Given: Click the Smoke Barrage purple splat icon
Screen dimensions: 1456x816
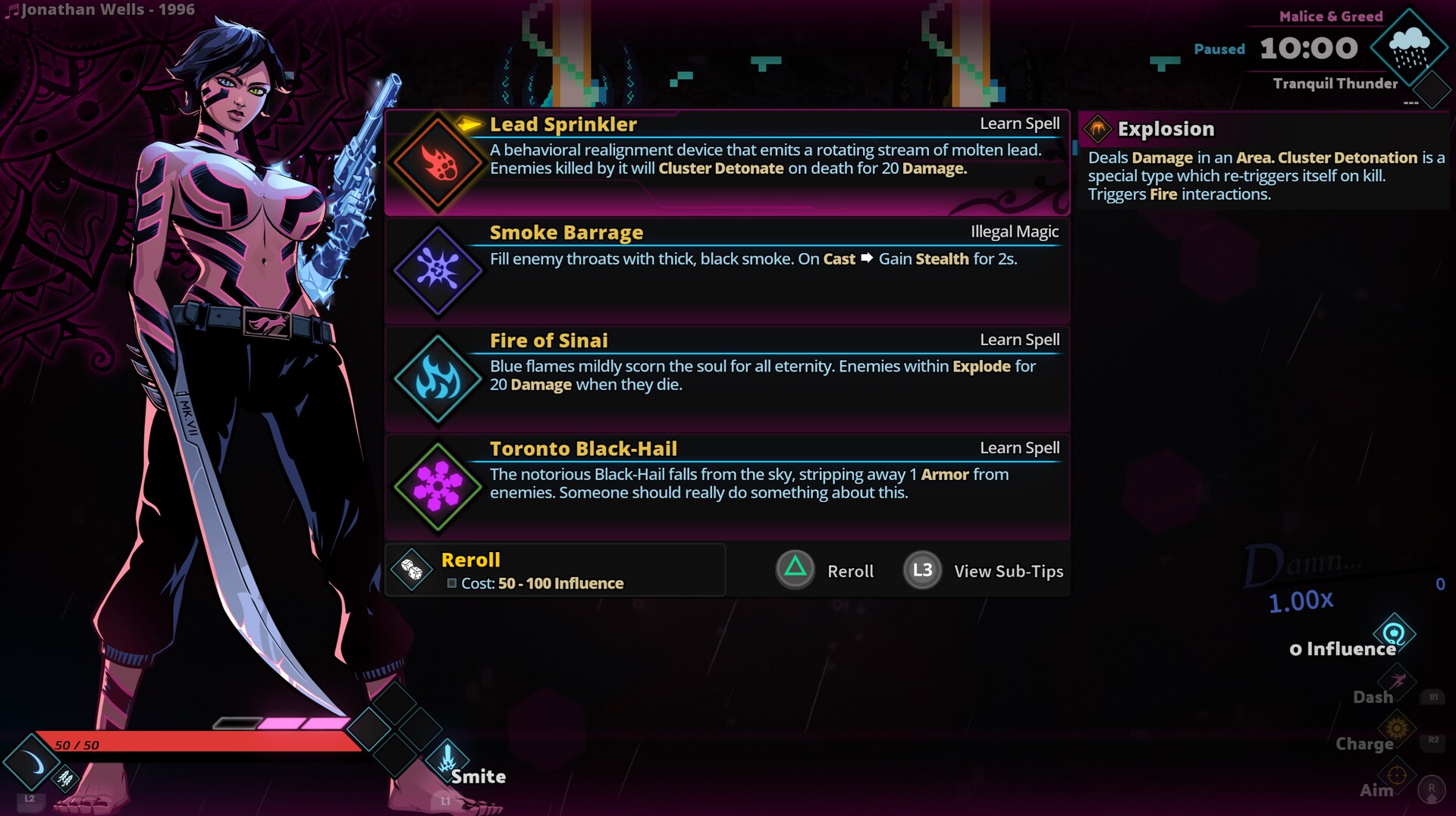Looking at the screenshot, I should (x=438, y=270).
